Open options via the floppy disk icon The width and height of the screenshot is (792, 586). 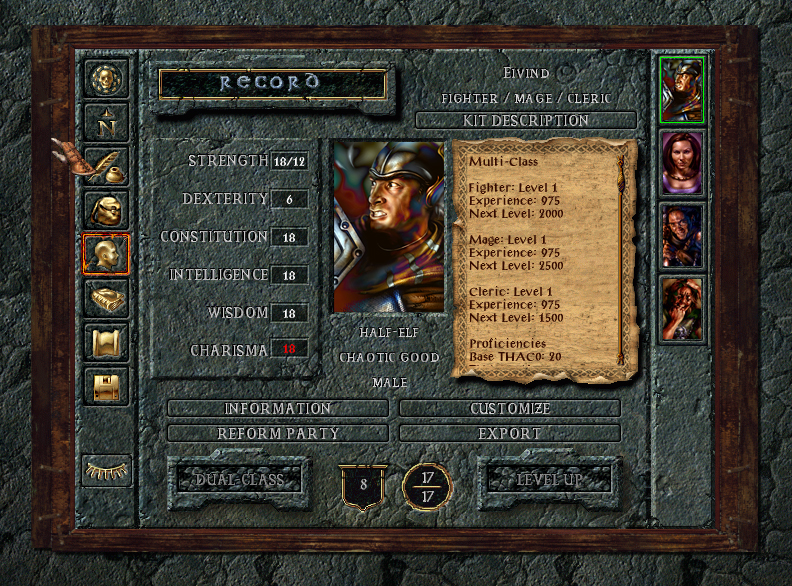click(106, 386)
